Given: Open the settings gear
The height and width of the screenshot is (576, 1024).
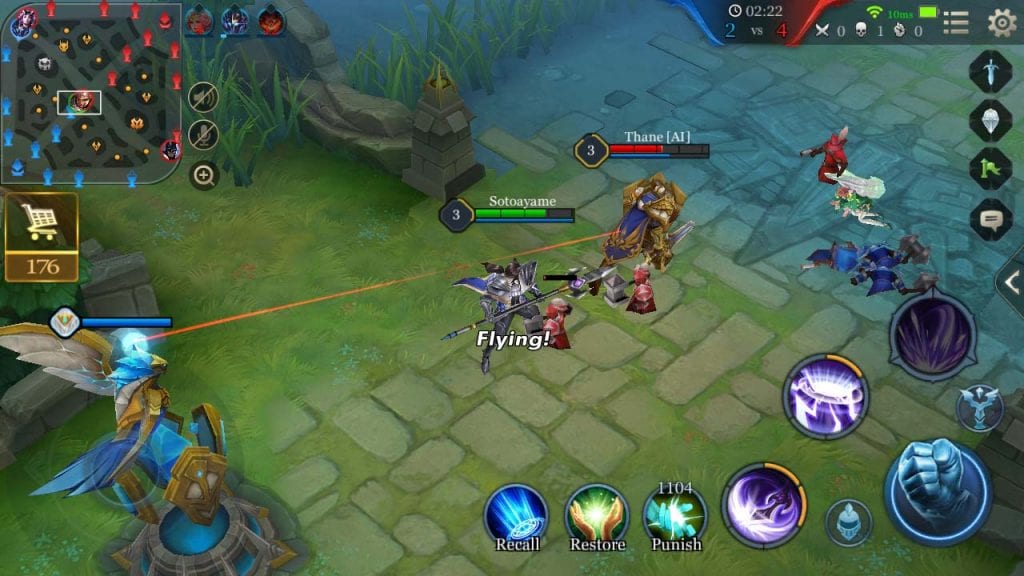Looking at the screenshot, I should 1001,22.
